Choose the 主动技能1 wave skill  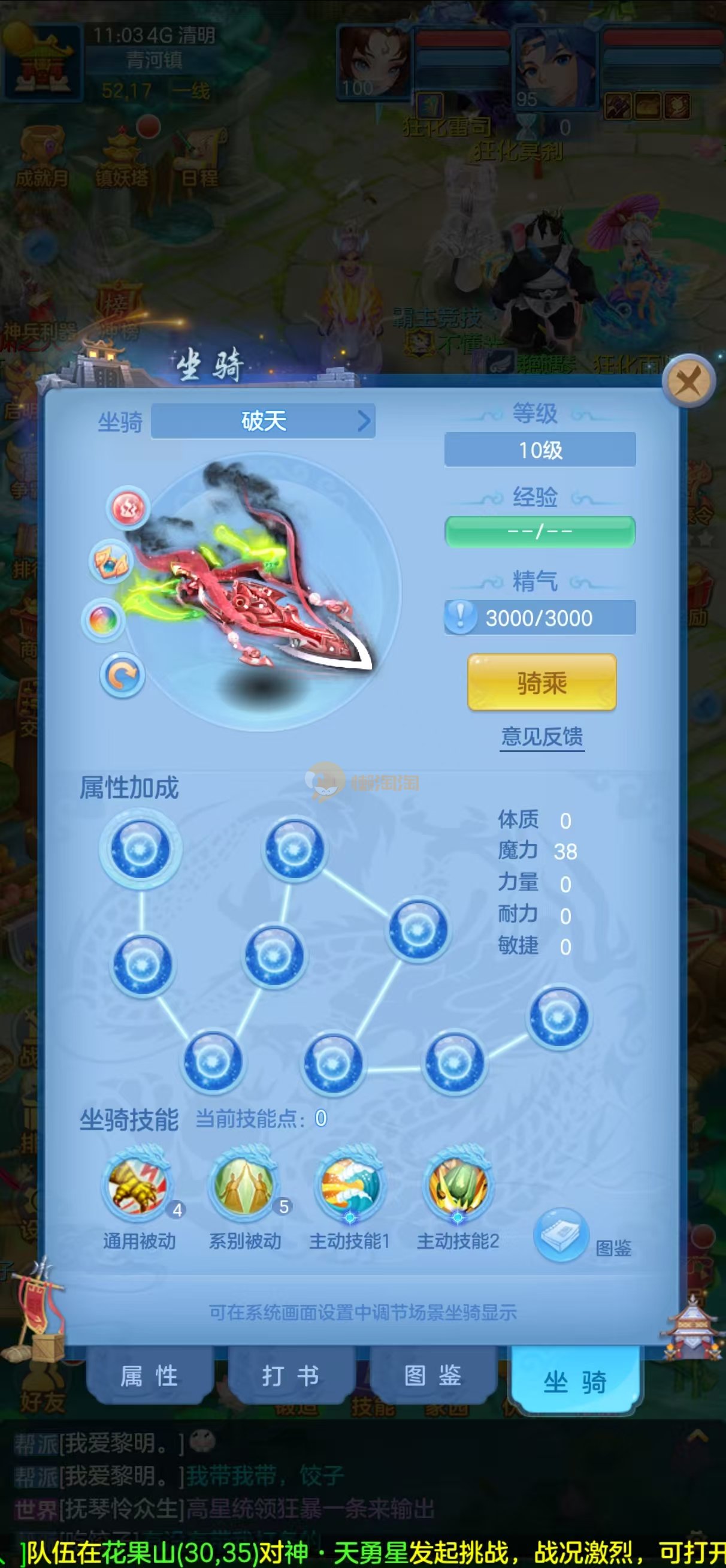click(349, 1183)
